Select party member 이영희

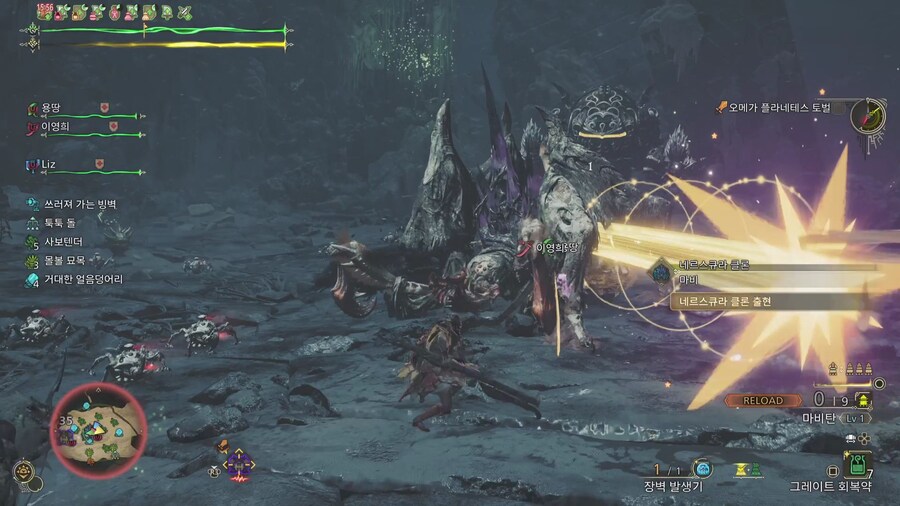[x=59, y=127]
